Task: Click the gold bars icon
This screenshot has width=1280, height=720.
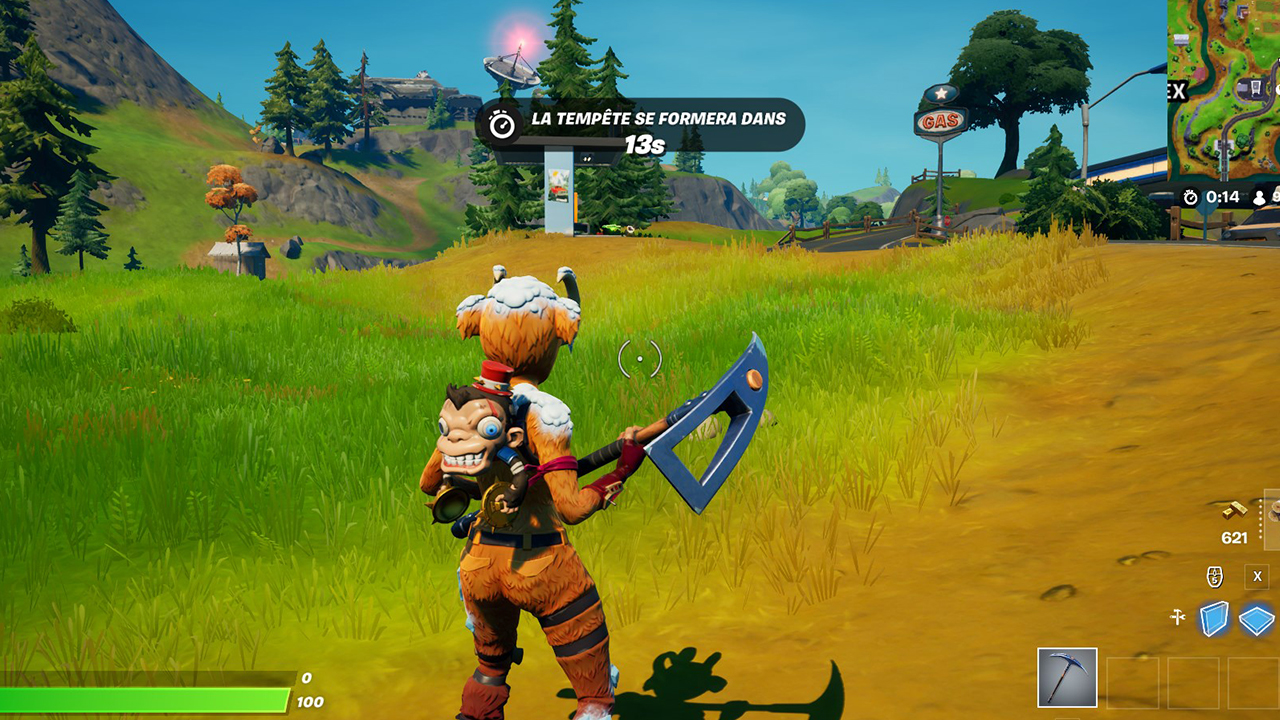Action: point(1234,511)
